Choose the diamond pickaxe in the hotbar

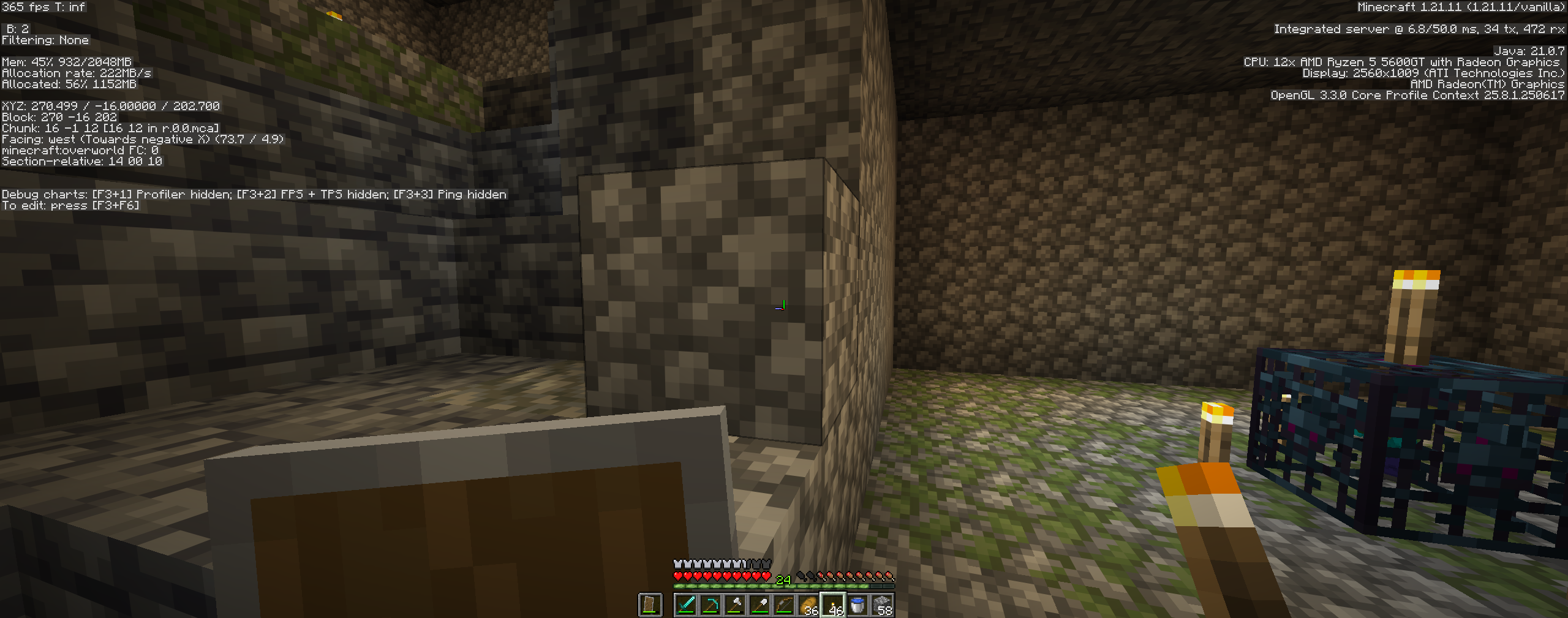(x=710, y=605)
